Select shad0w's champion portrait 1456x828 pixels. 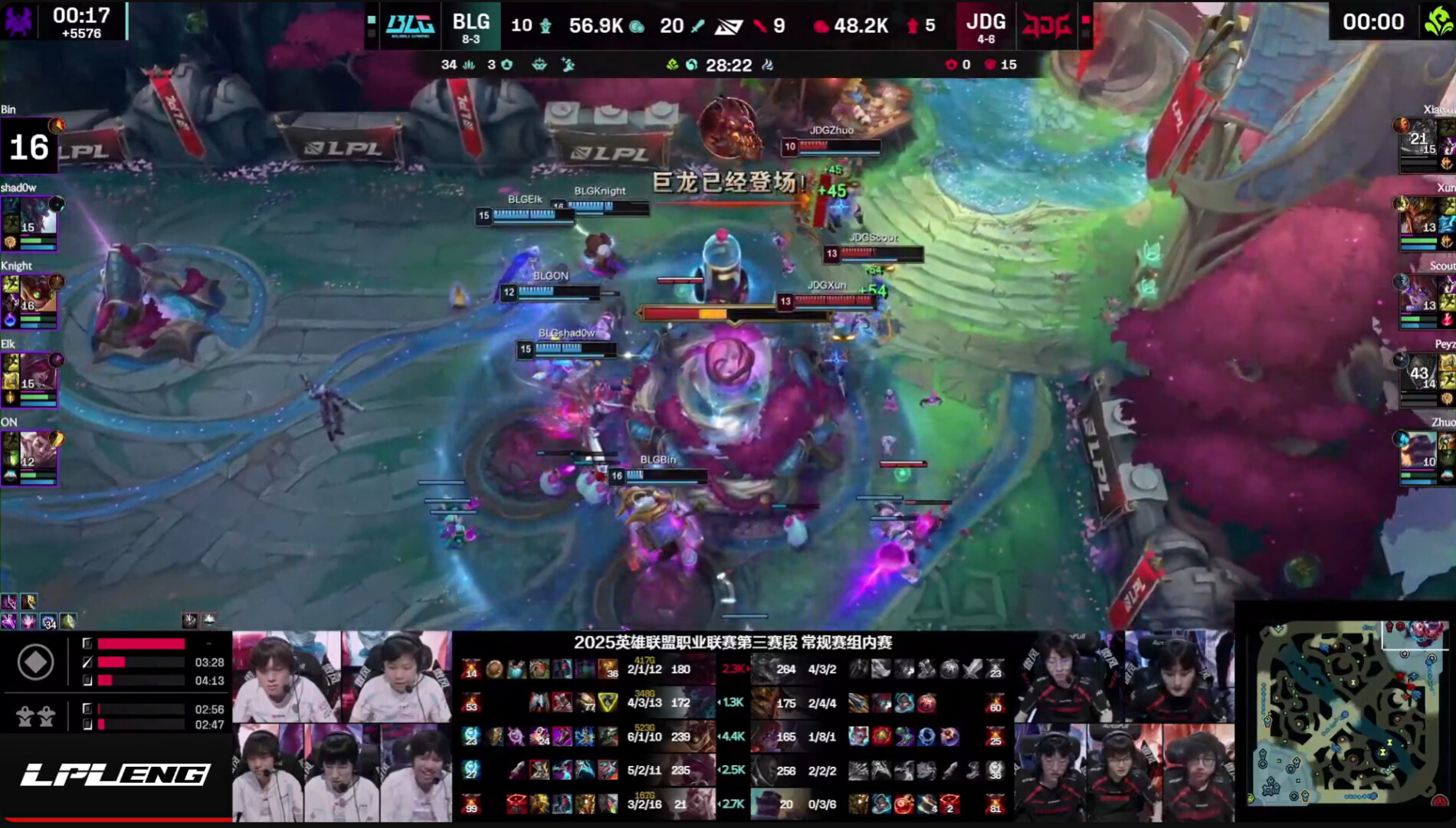[x=31, y=217]
